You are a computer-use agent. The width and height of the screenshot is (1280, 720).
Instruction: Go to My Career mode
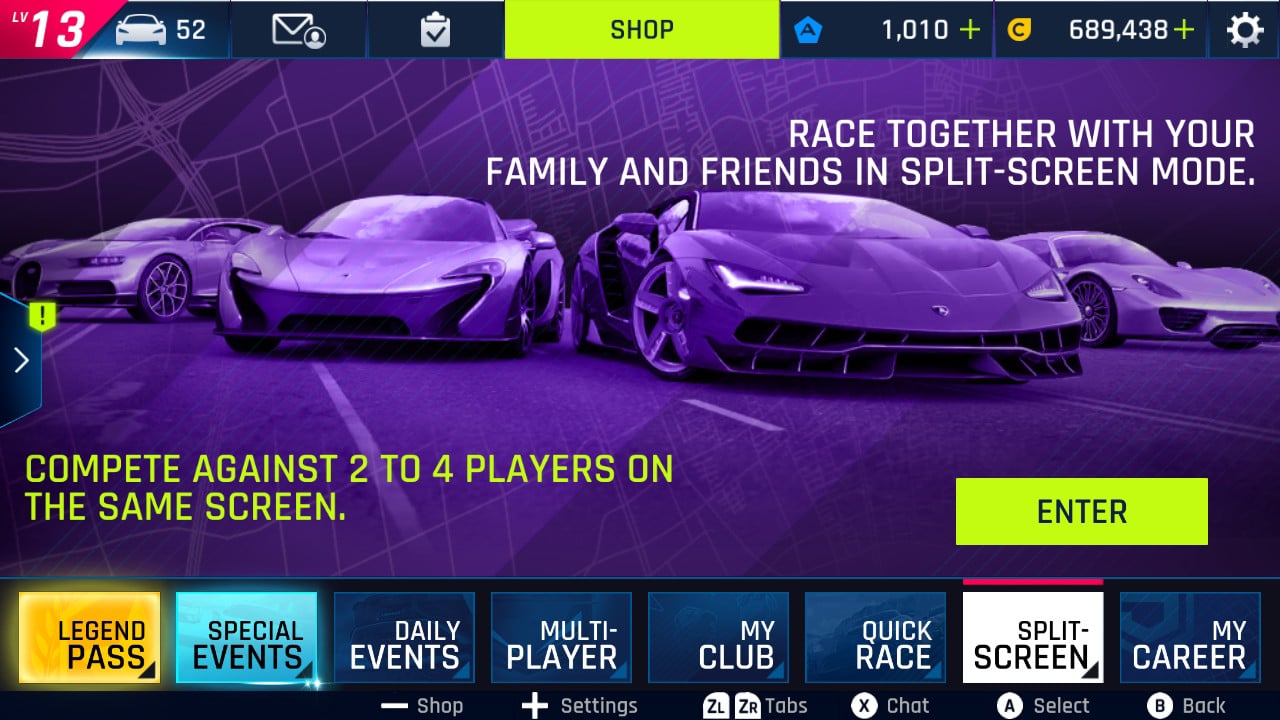tap(1189, 638)
